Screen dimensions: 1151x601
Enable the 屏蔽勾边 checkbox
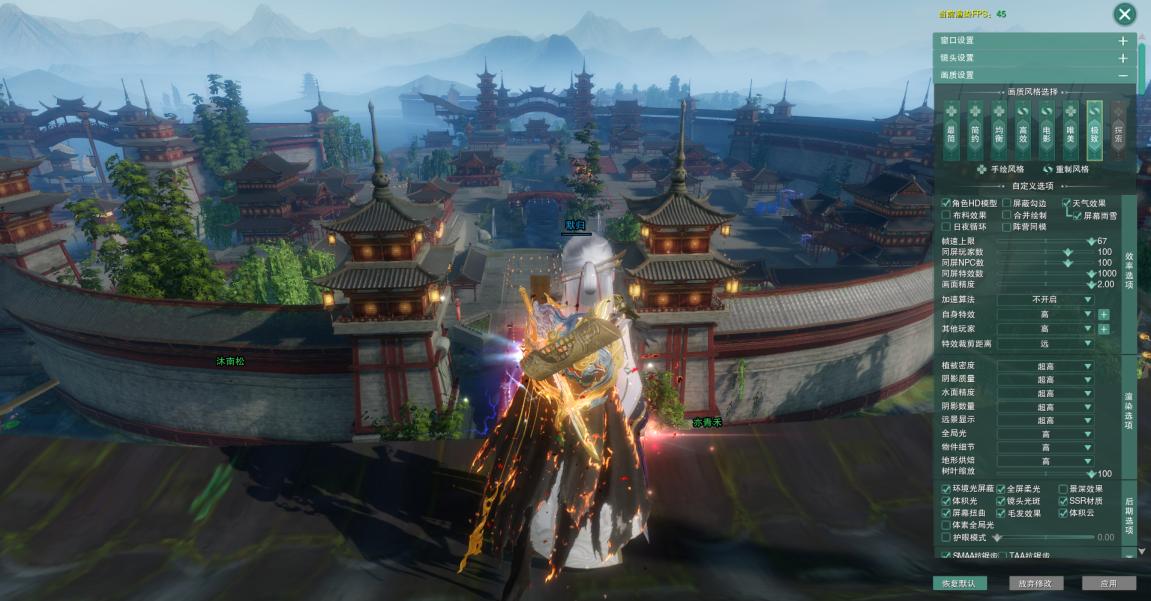tap(1006, 203)
